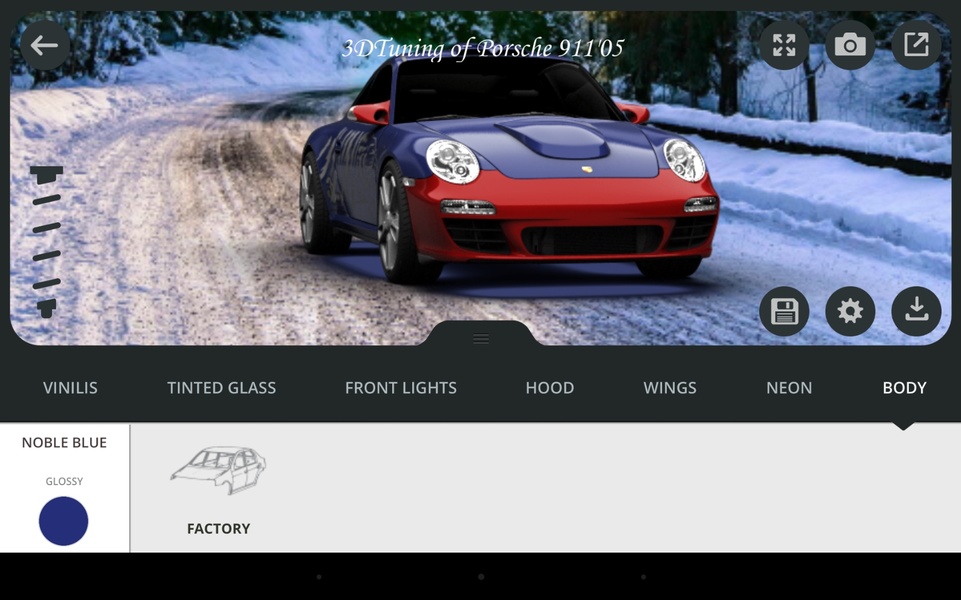Screen dimensions: 961x600
Task: Share the car using the export icon
Action: 916,45
